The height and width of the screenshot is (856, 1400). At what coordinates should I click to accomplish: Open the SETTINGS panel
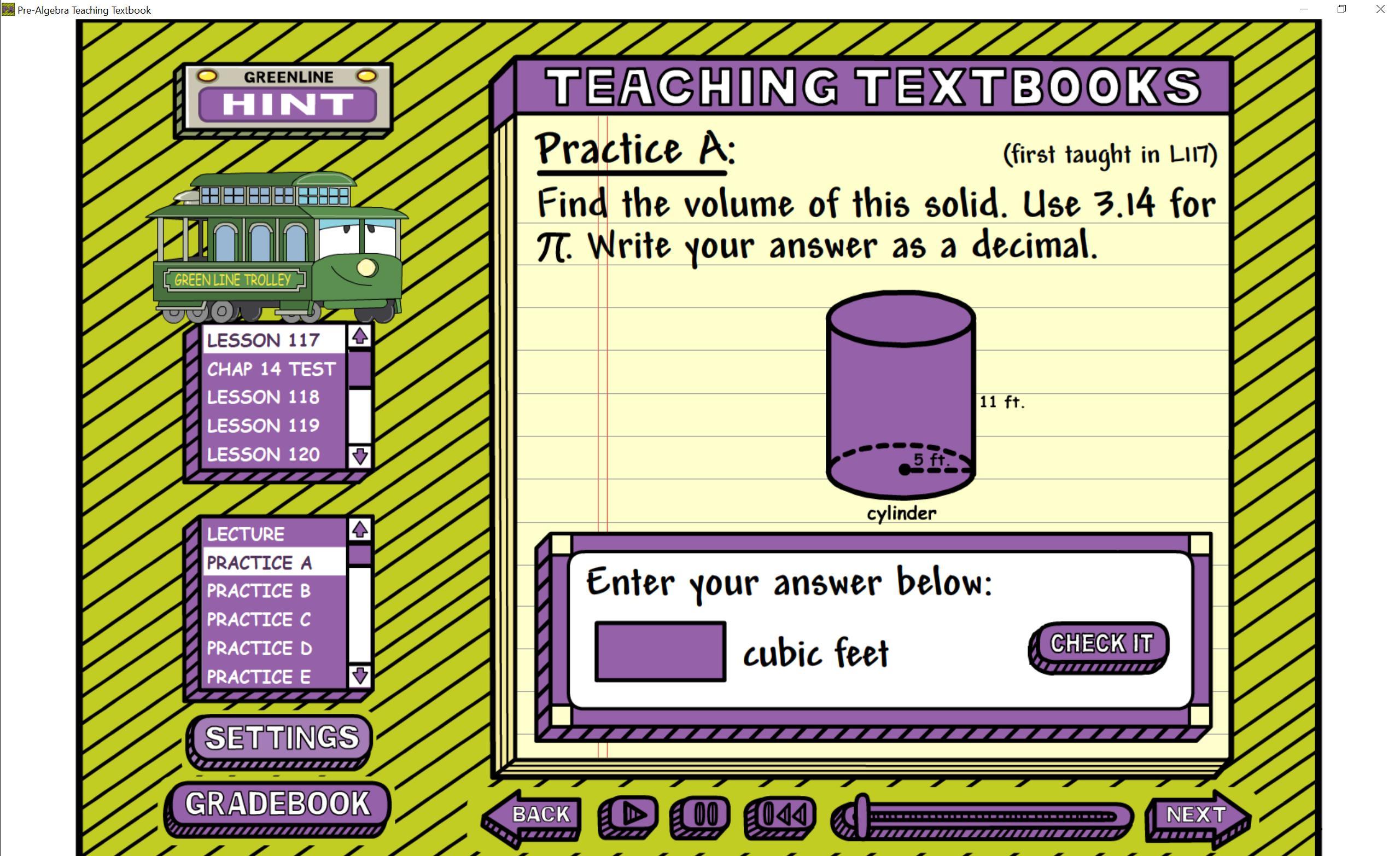(x=281, y=738)
